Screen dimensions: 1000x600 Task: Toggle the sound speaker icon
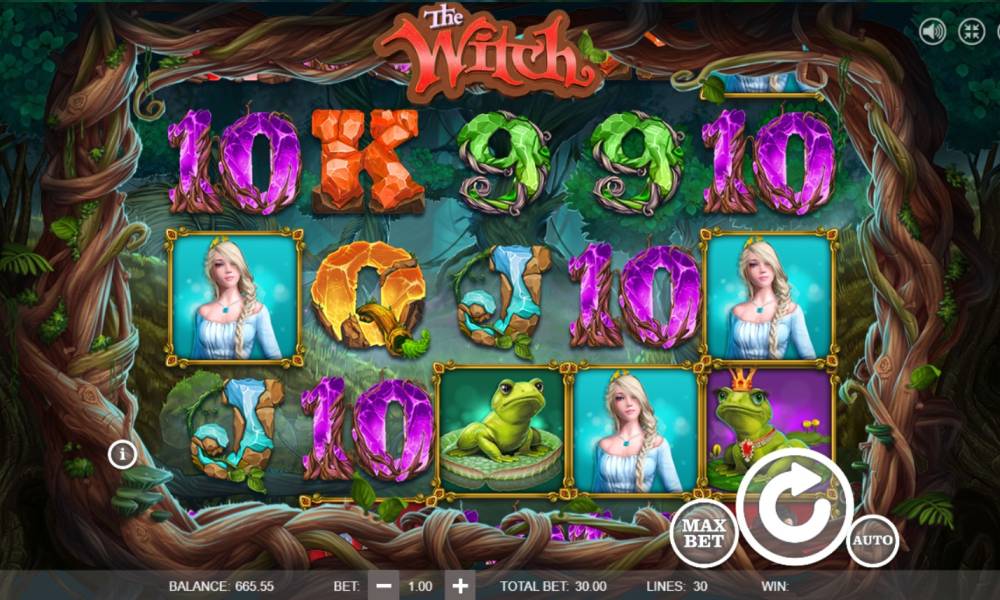pos(933,31)
